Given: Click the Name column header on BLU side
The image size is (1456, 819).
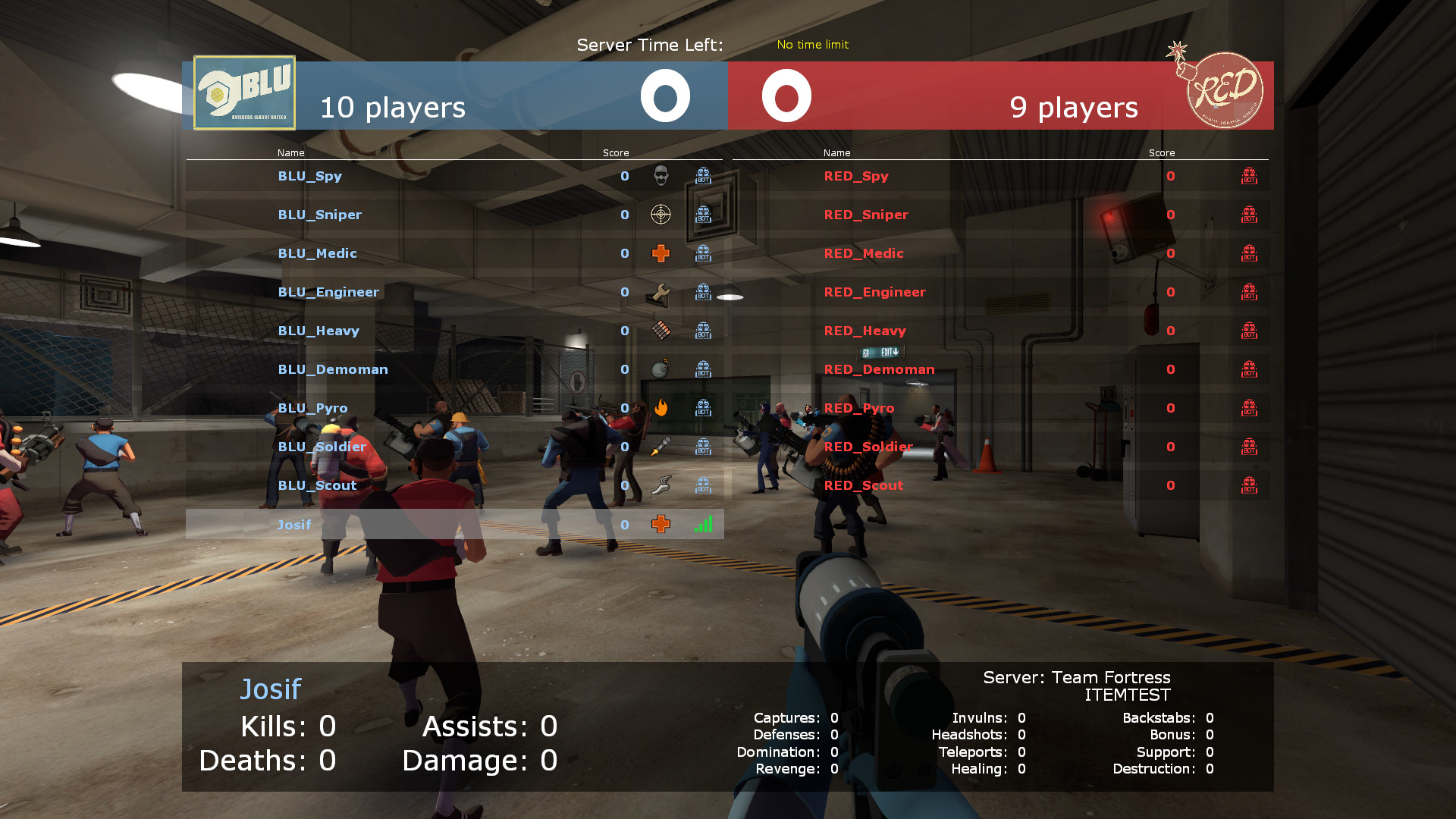Looking at the screenshot, I should click(290, 152).
